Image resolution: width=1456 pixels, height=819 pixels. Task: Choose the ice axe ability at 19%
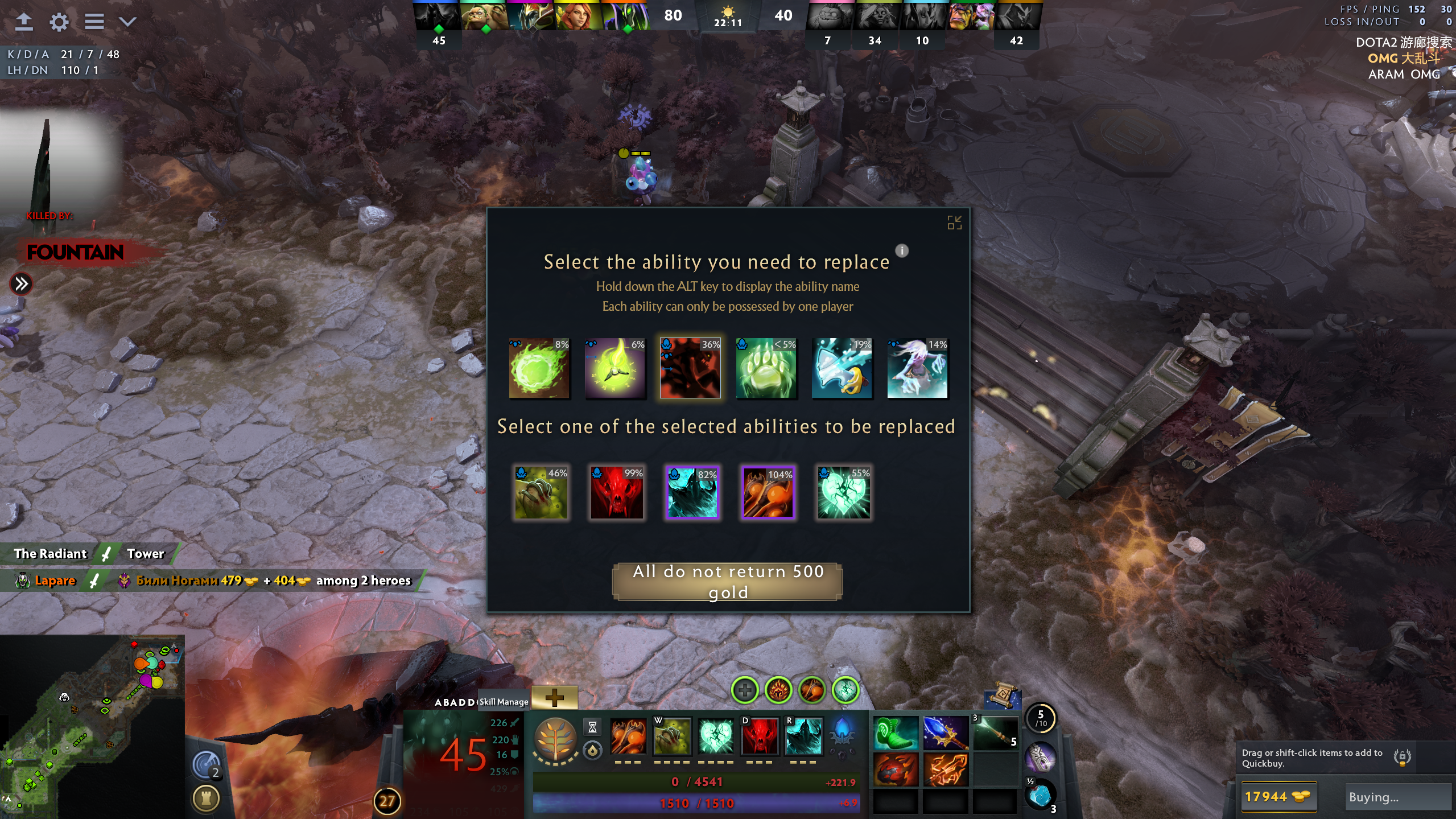842,368
